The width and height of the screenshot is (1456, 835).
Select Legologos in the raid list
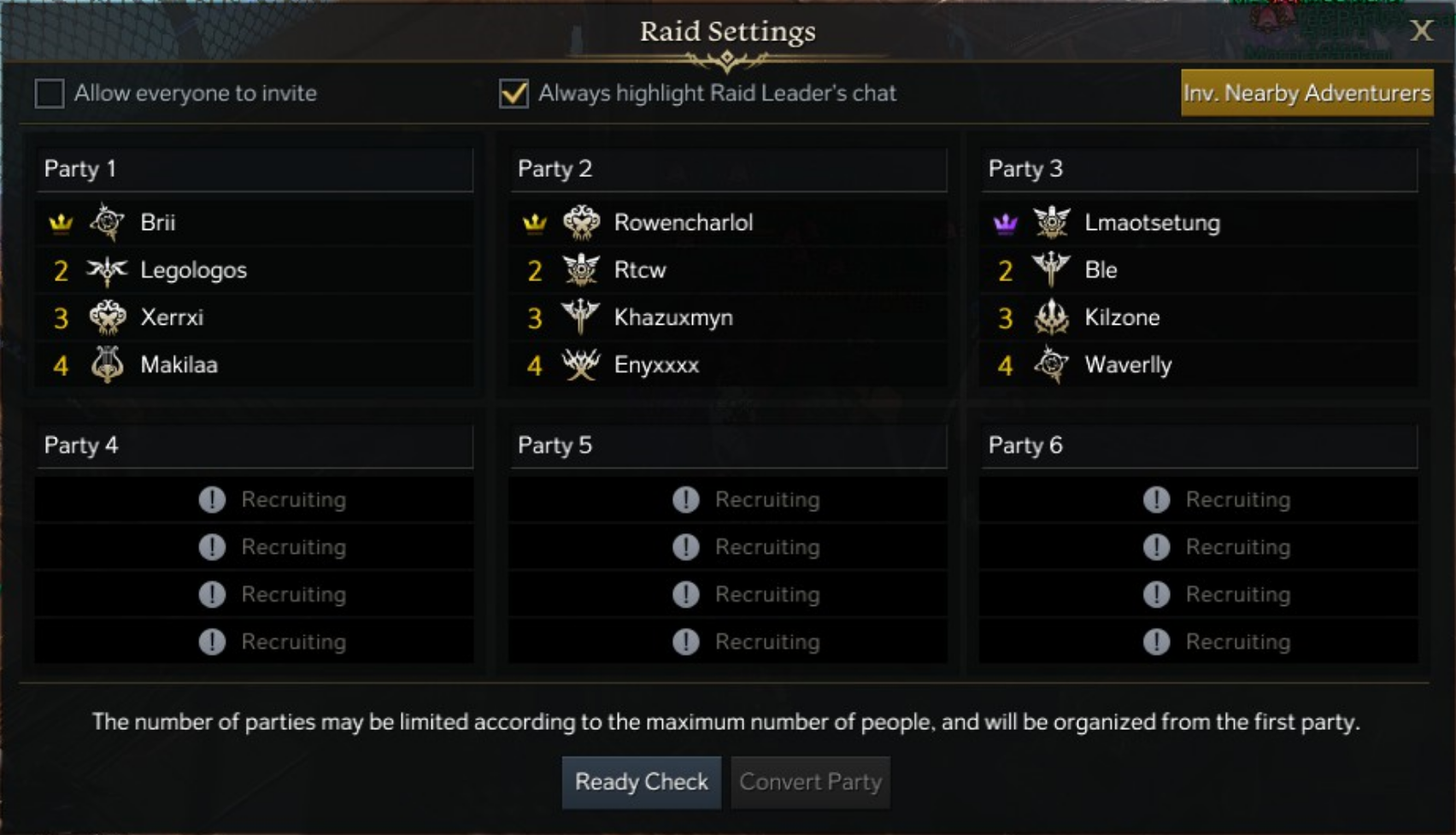pyautogui.click(x=193, y=271)
